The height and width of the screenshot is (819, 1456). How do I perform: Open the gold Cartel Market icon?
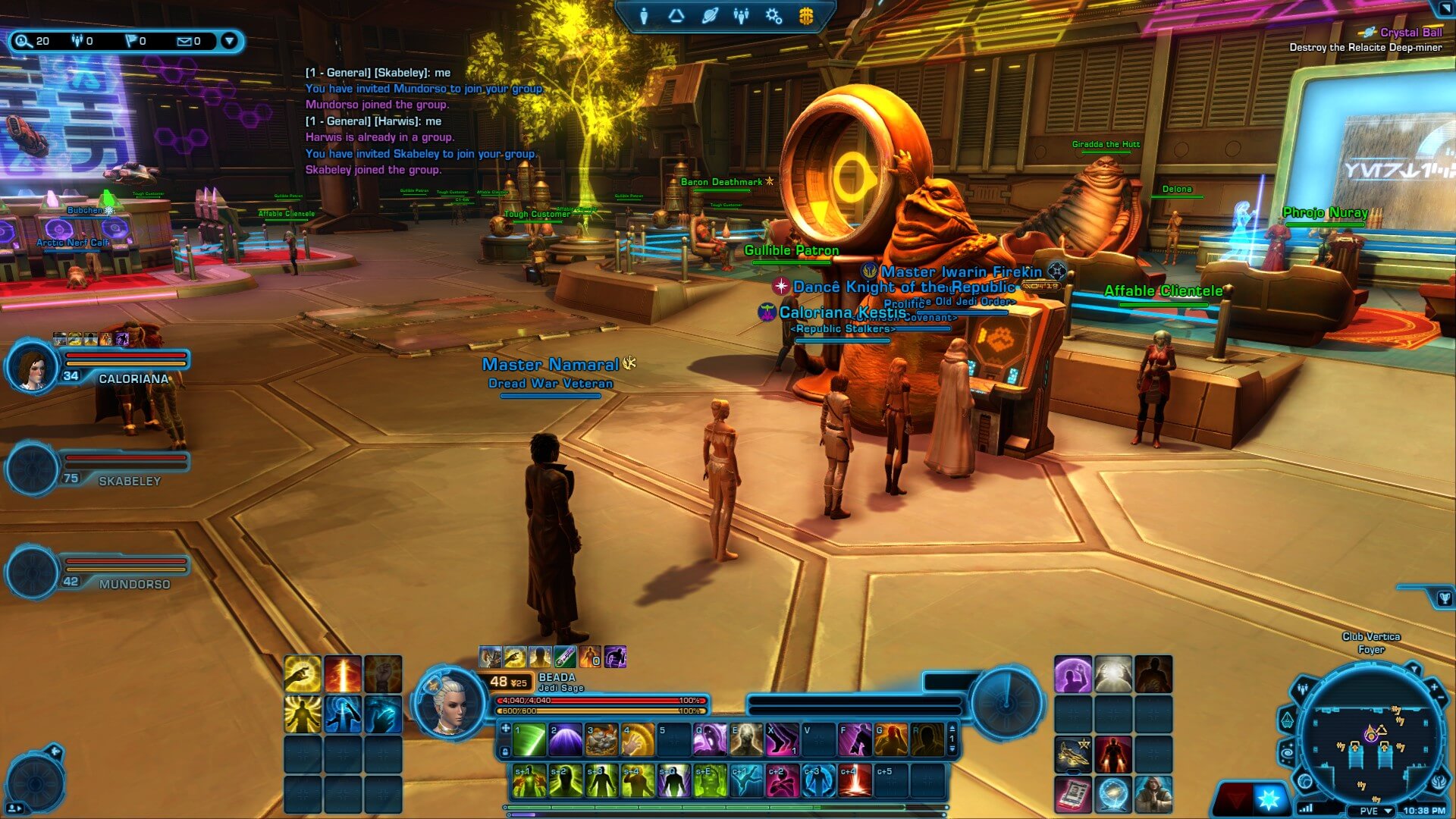pyautogui.click(x=806, y=16)
